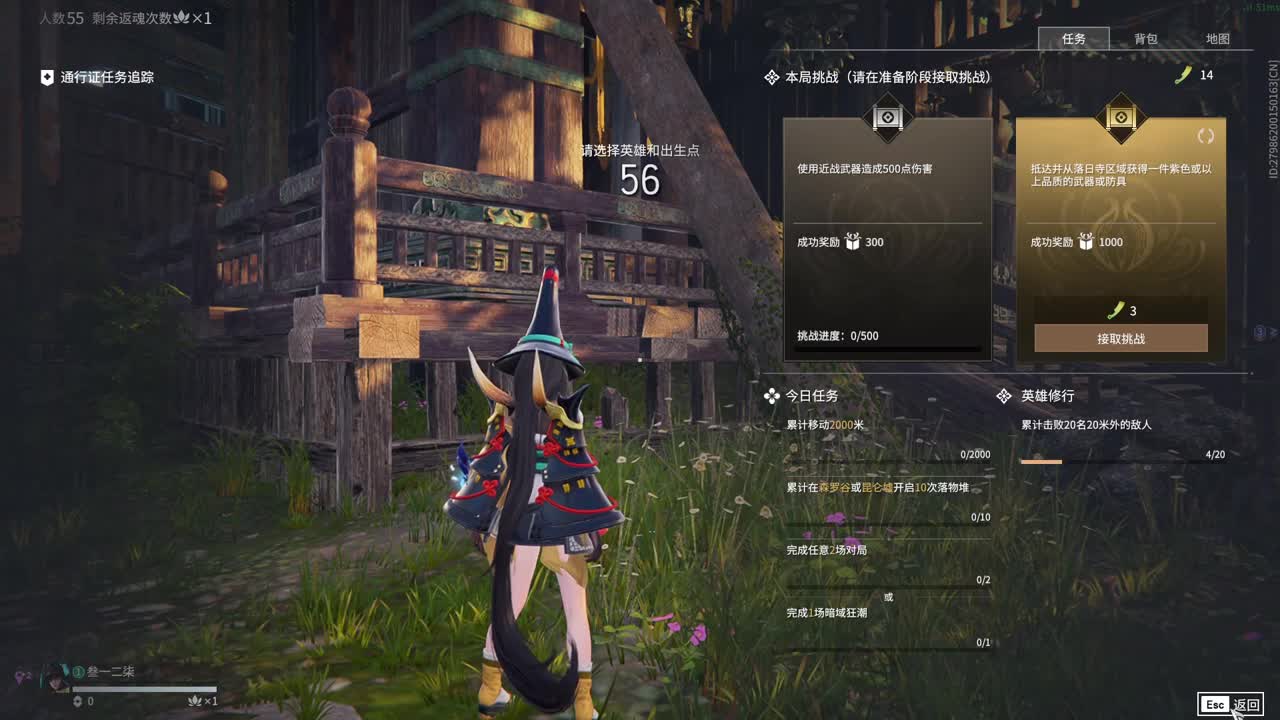This screenshot has width=1280, height=720.
Task: Accept the challenge with 接取挑战 button
Action: point(1120,338)
